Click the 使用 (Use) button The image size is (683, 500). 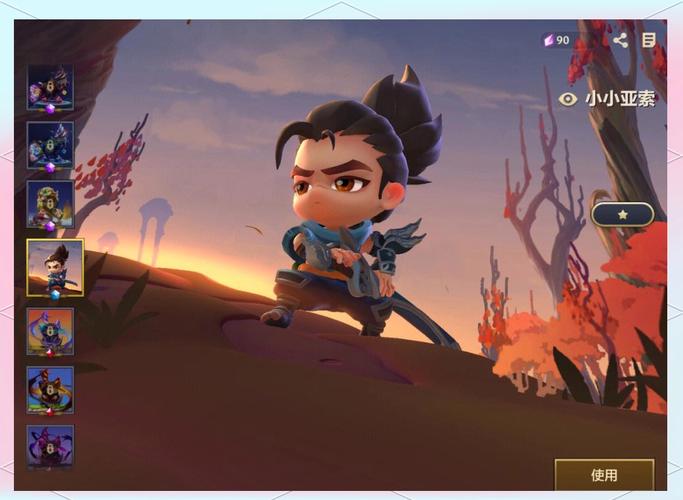(x=604, y=475)
